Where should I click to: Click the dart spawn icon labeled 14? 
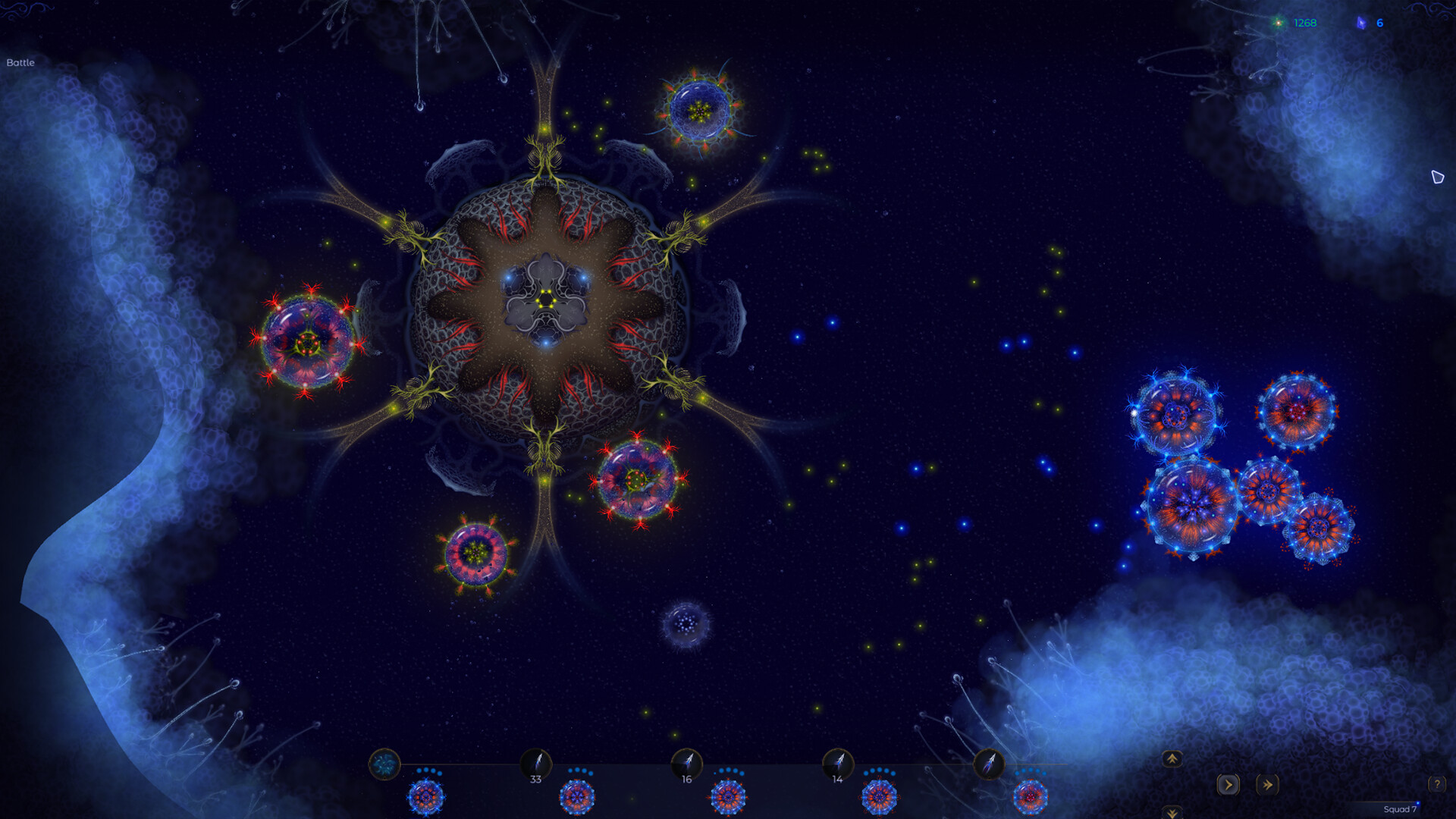coord(839,764)
